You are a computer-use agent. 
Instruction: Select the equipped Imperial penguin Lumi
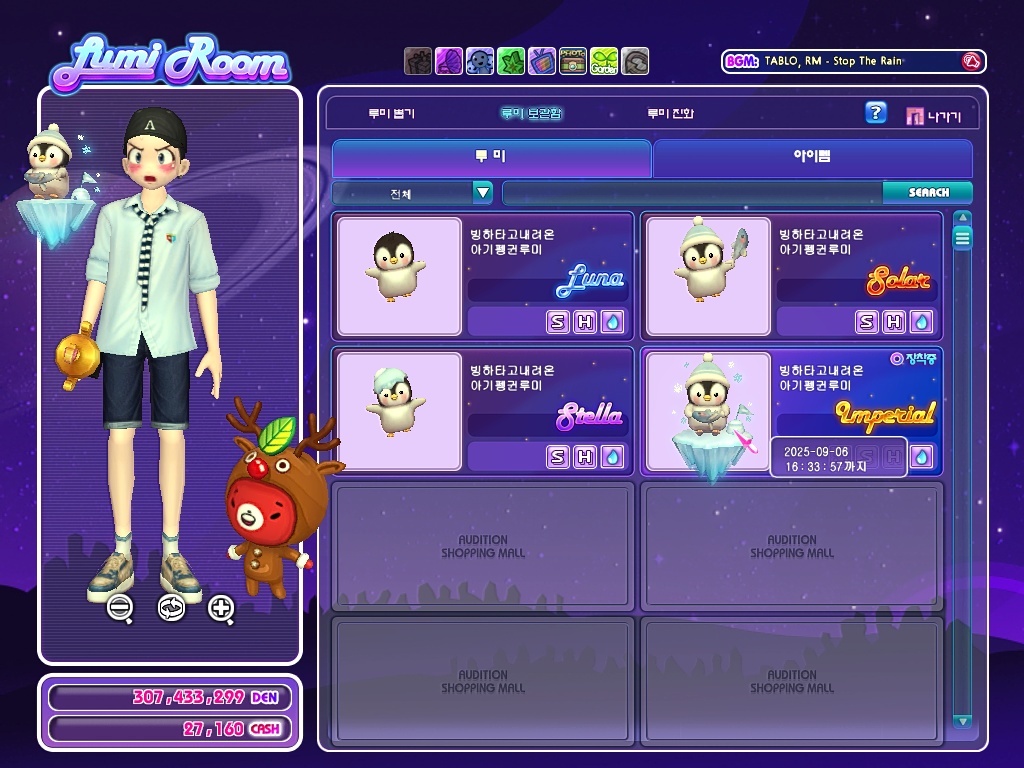click(708, 411)
